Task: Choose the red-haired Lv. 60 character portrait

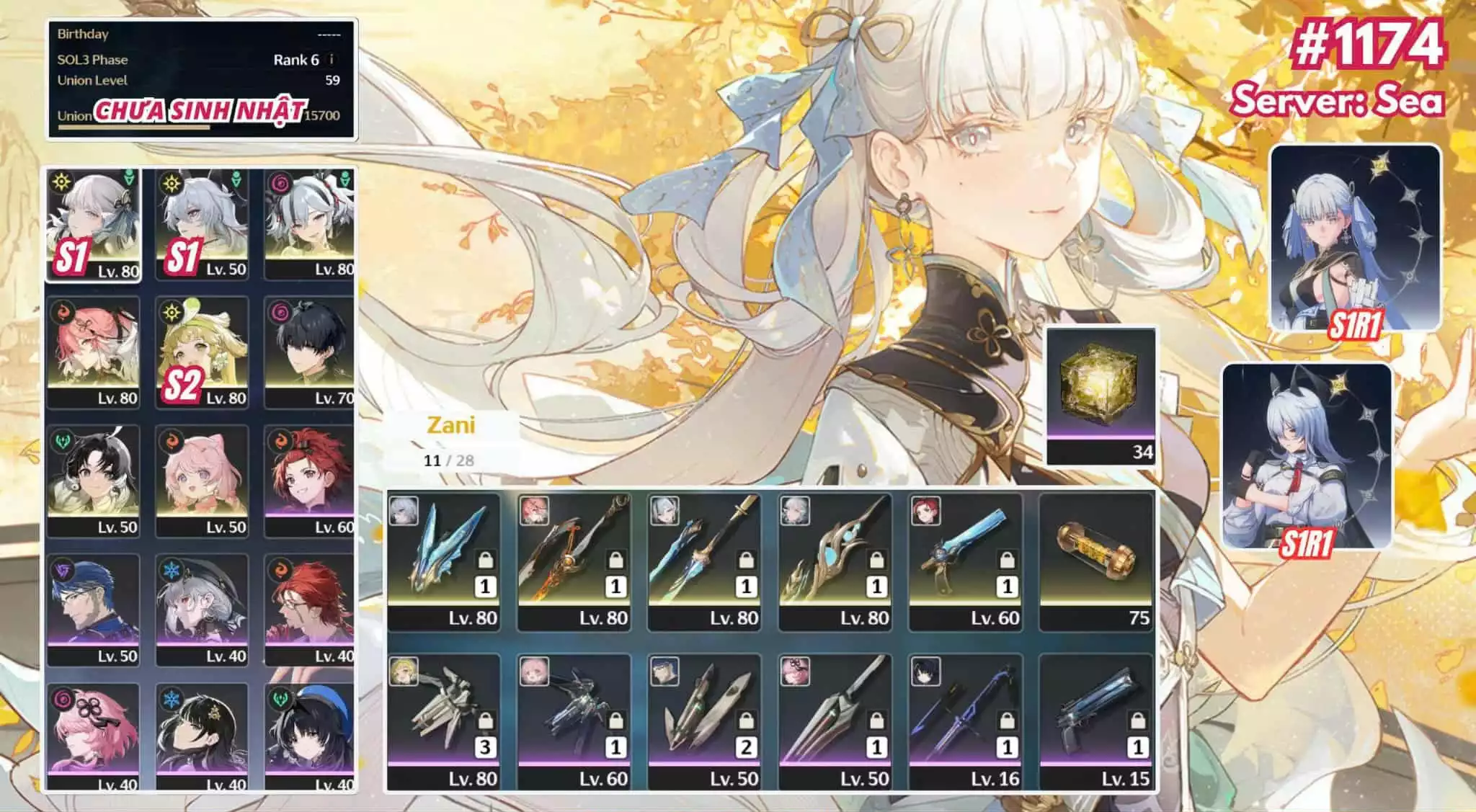Action: [x=310, y=481]
